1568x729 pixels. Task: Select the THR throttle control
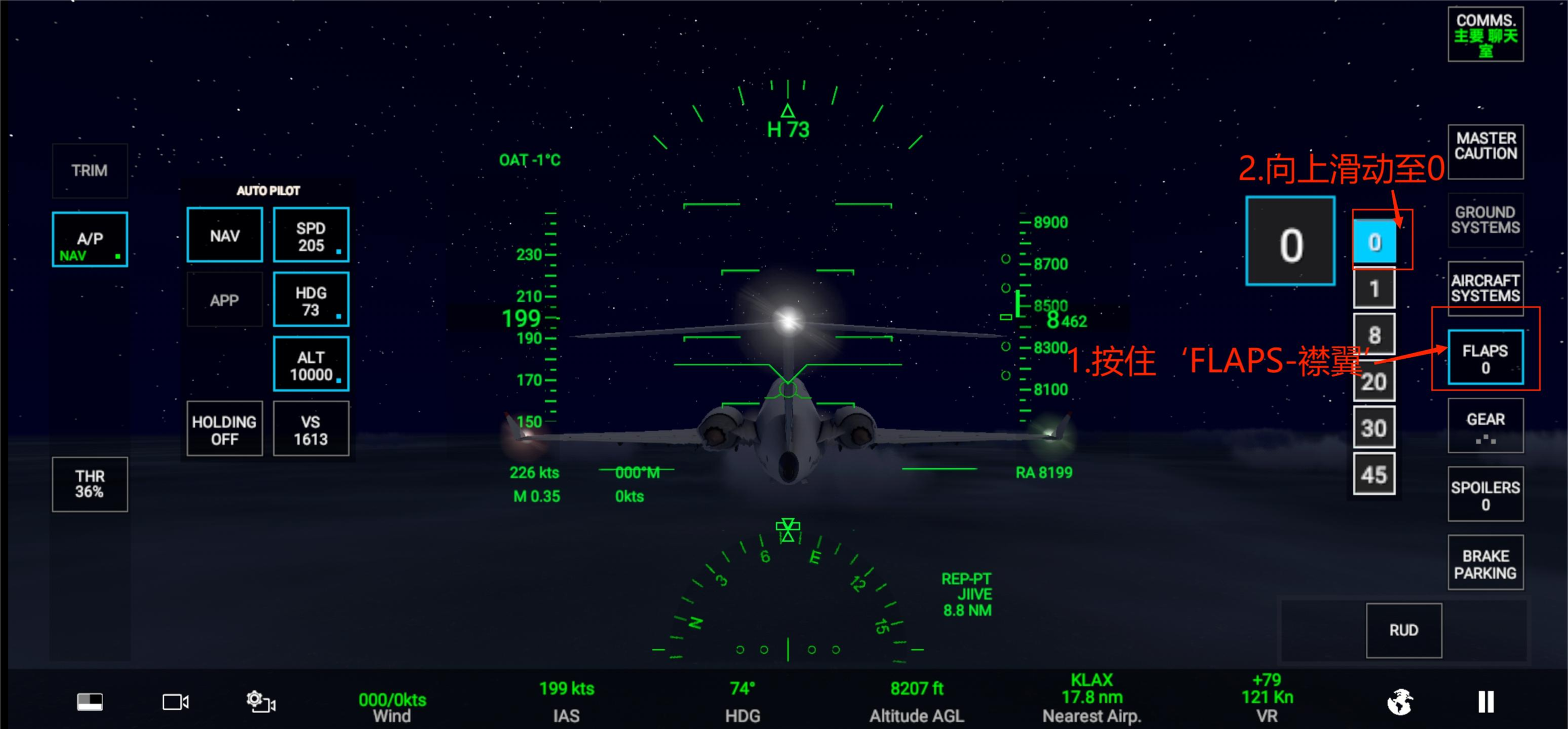(x=89, y=484)
